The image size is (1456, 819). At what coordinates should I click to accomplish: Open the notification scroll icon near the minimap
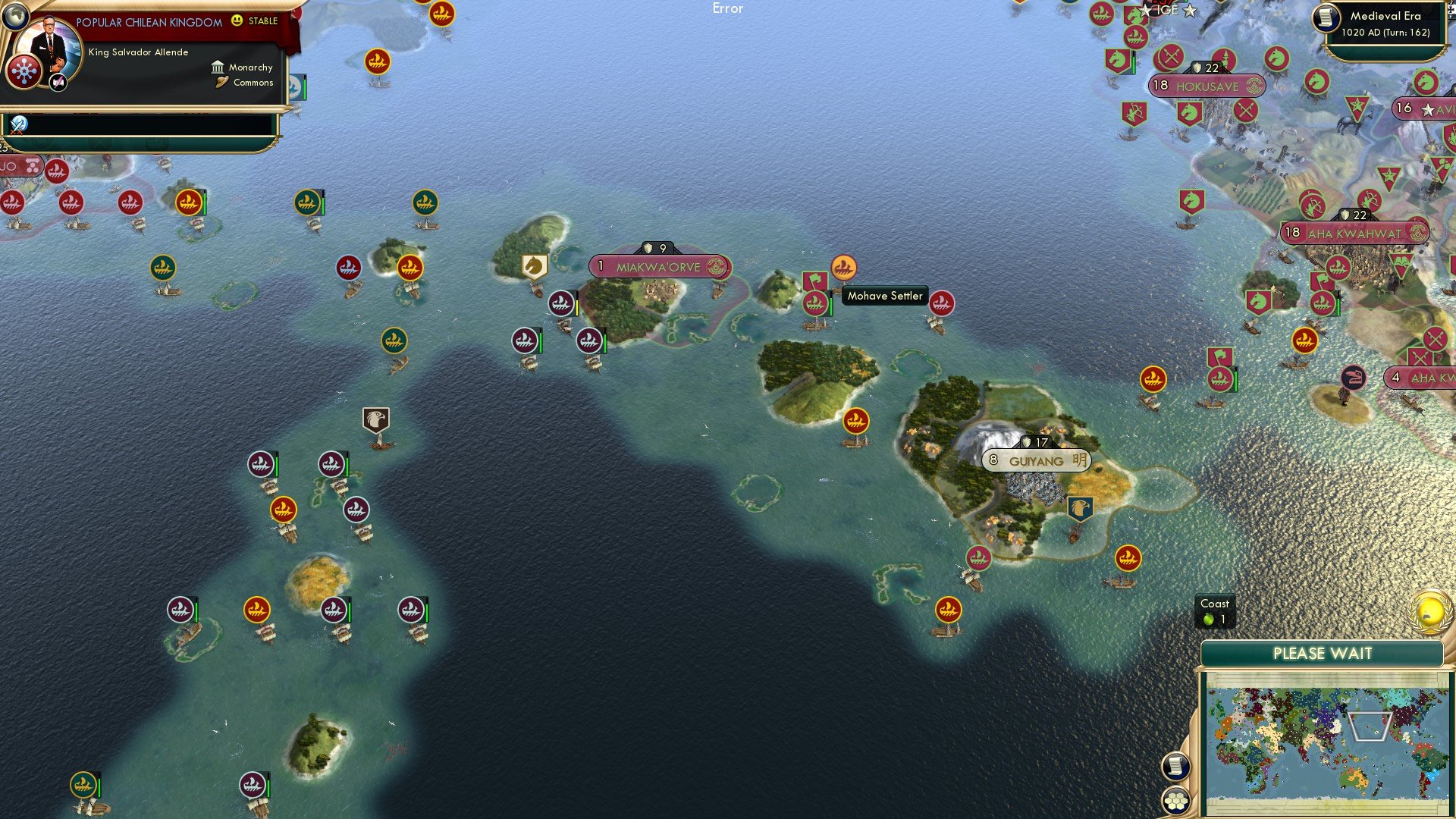coord(1176,767)
